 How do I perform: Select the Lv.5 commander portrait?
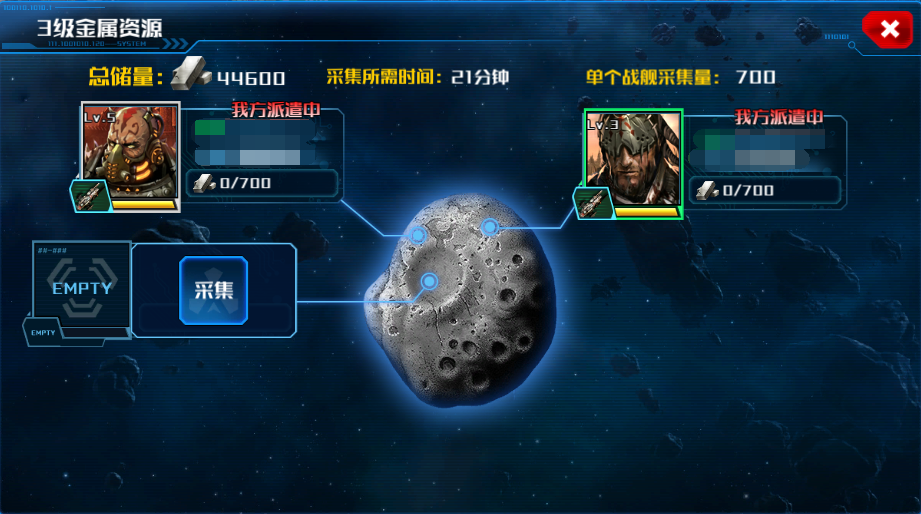pos(130,155)
